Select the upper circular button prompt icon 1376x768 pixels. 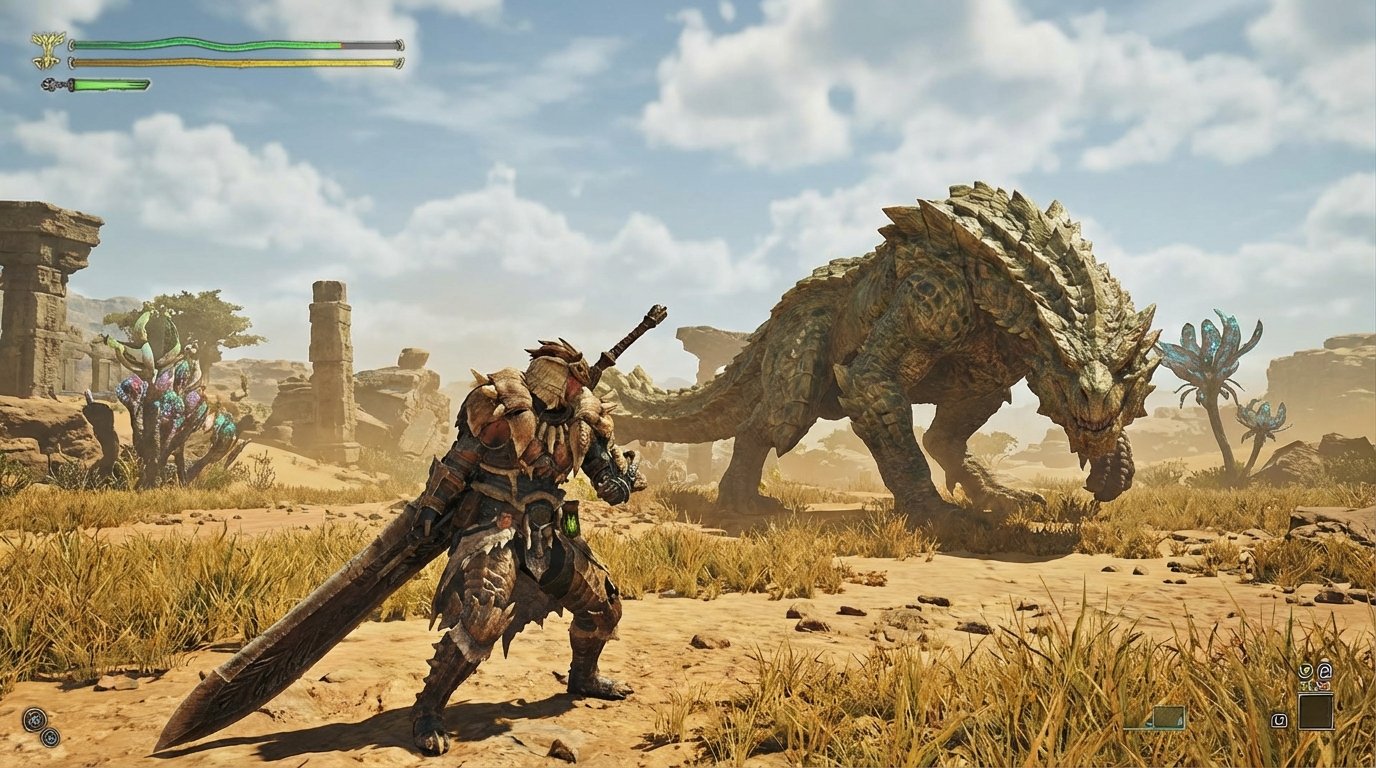(34, 719)
